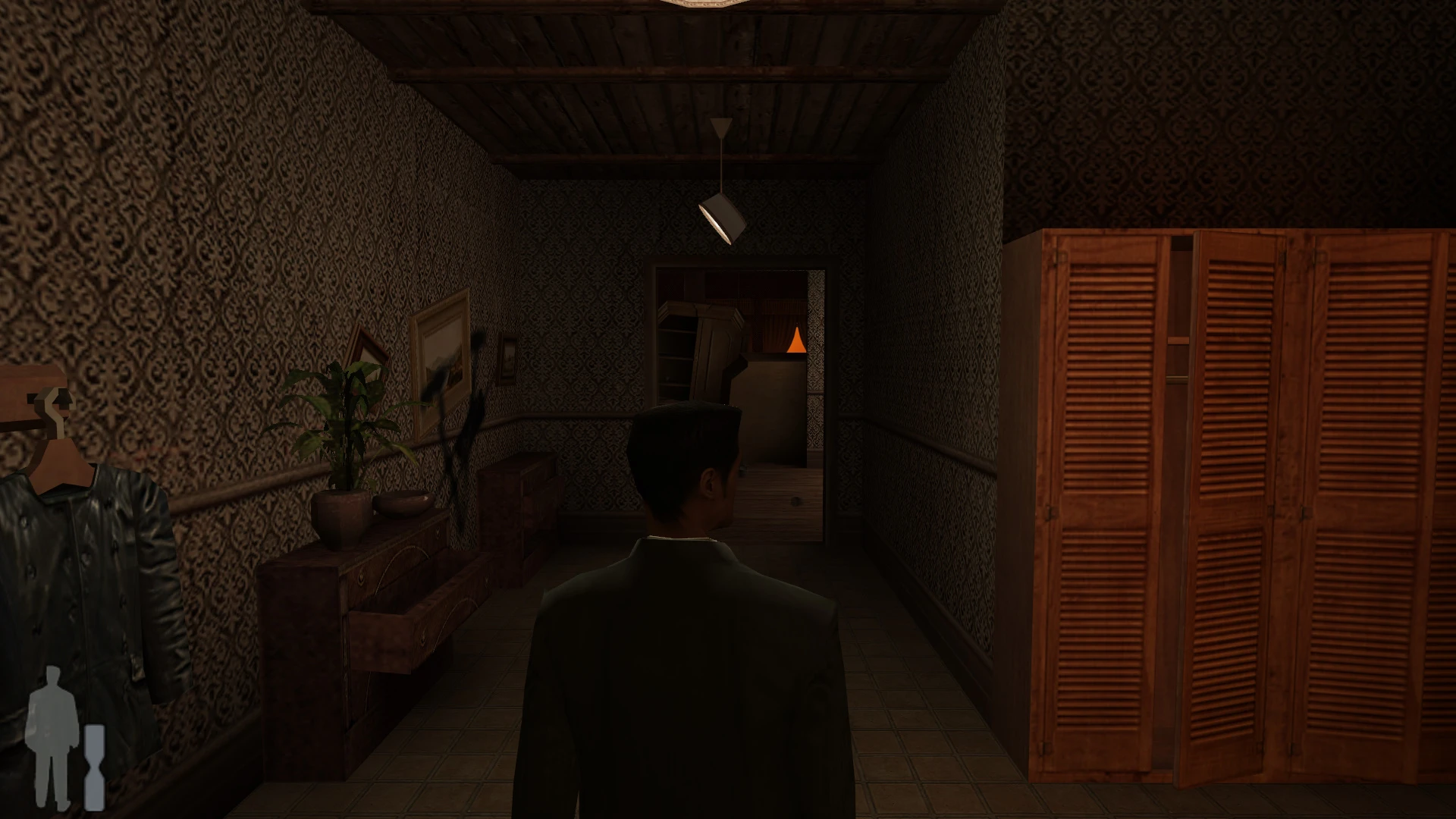Click the smaller picture frame near the doorway
The image size is (1456, 819).
[x=510, y=356]
